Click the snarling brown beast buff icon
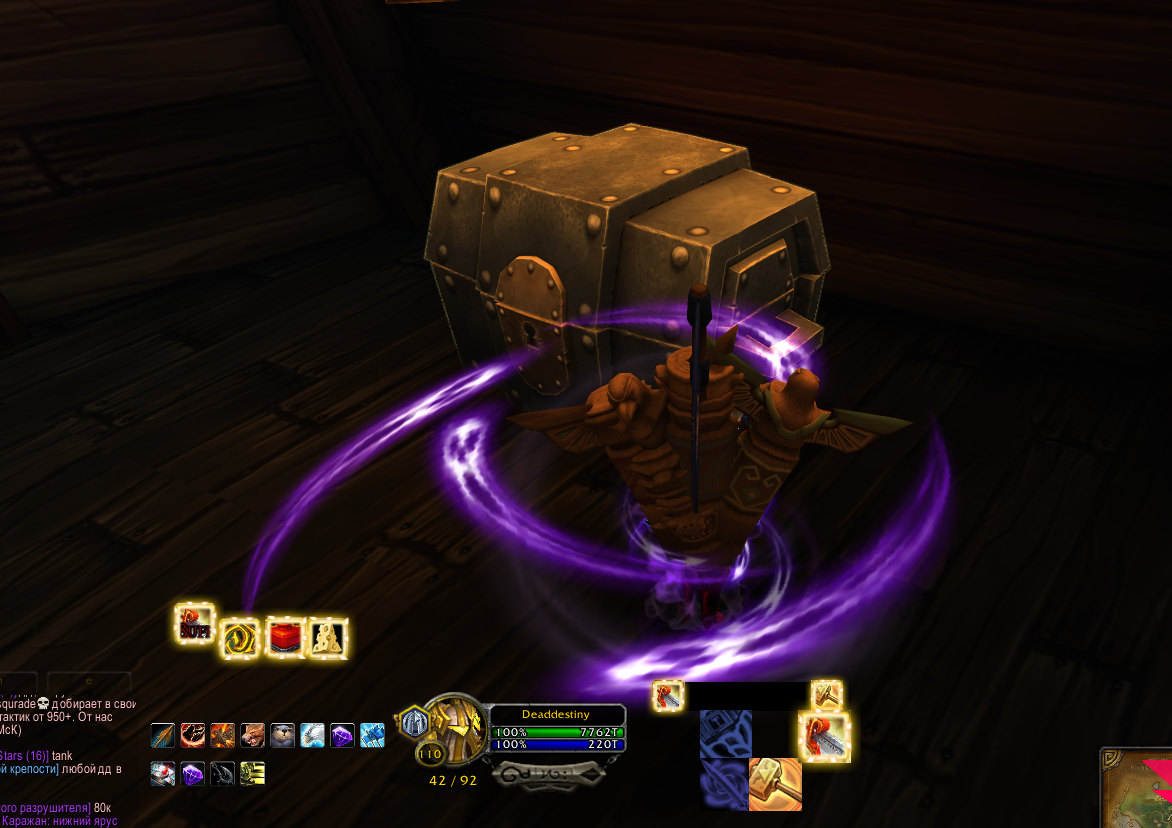The width and height of the screenshot is (1172, 828). (x=253, y=736)
